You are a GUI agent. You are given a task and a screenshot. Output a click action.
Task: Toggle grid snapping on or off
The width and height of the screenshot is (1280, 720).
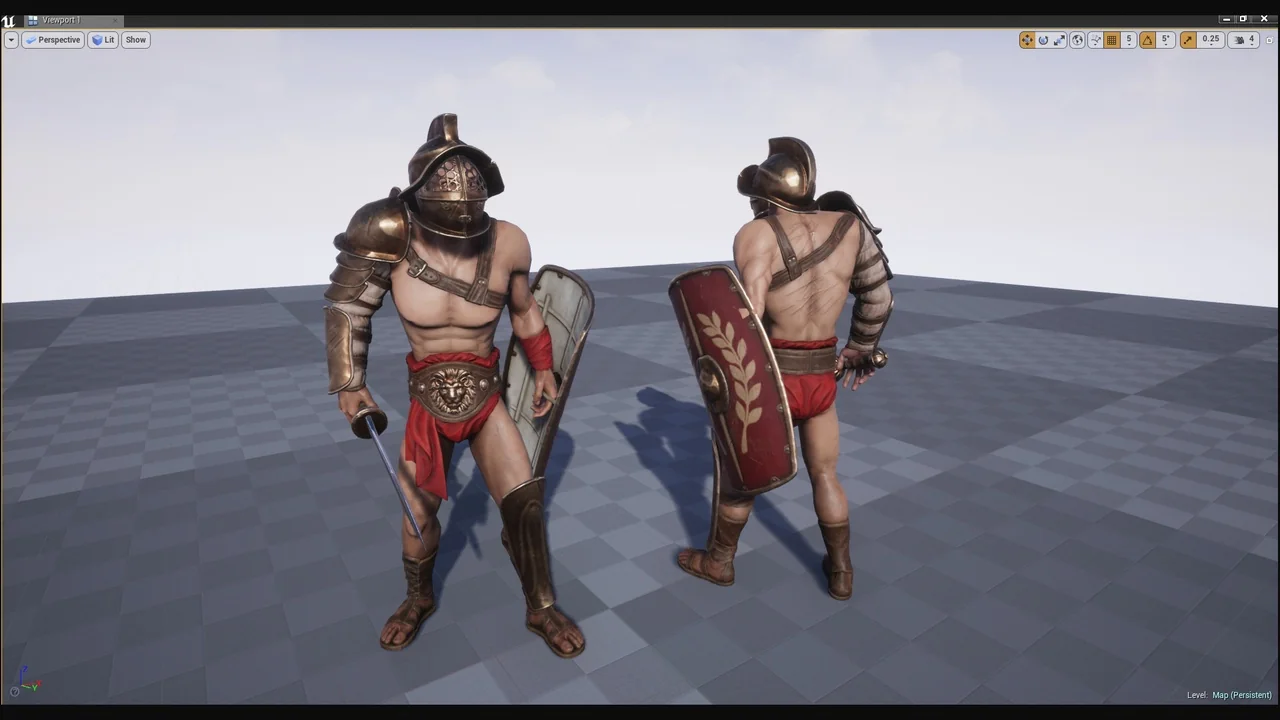pos(1112,39)
